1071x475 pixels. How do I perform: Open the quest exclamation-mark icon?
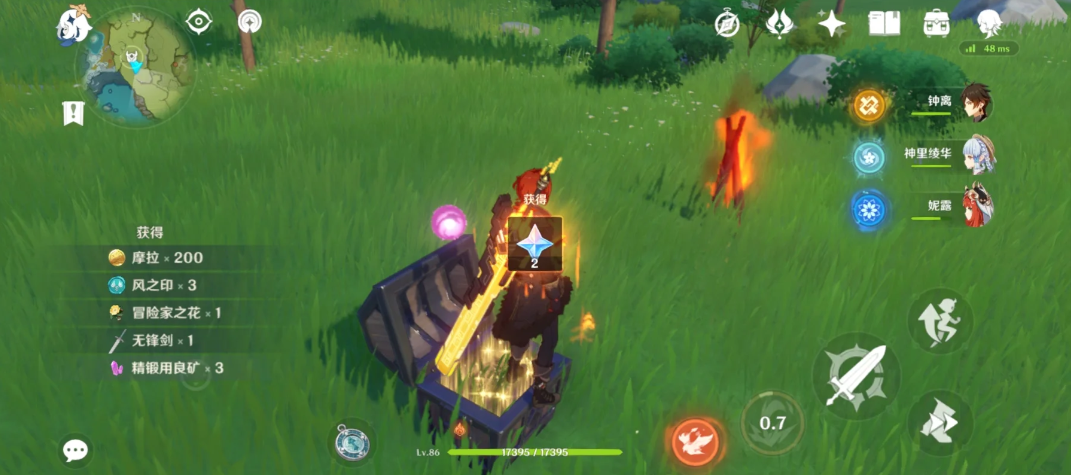click(73, 113)
